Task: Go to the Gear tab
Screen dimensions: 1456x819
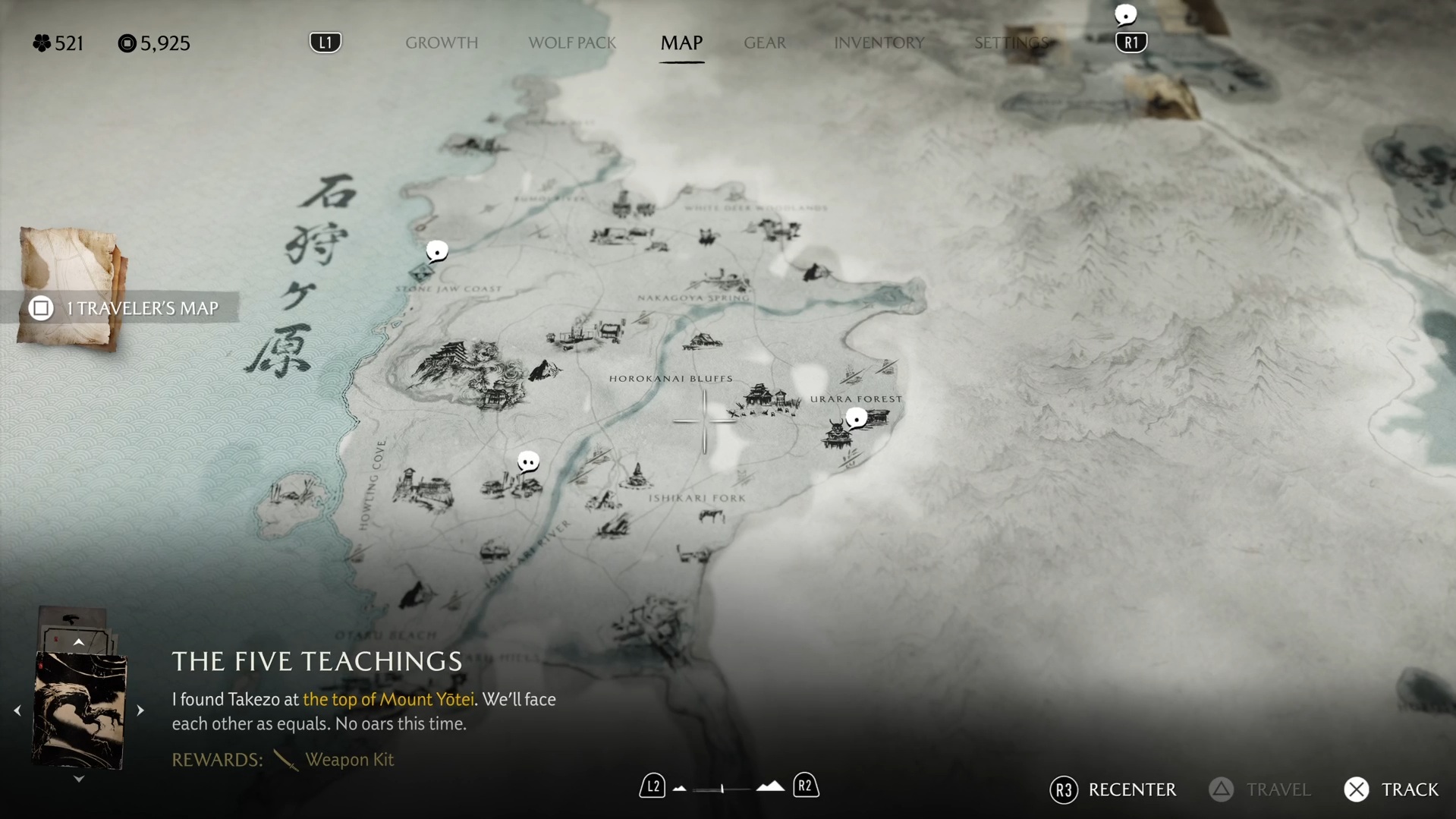Action: point(765,43)
